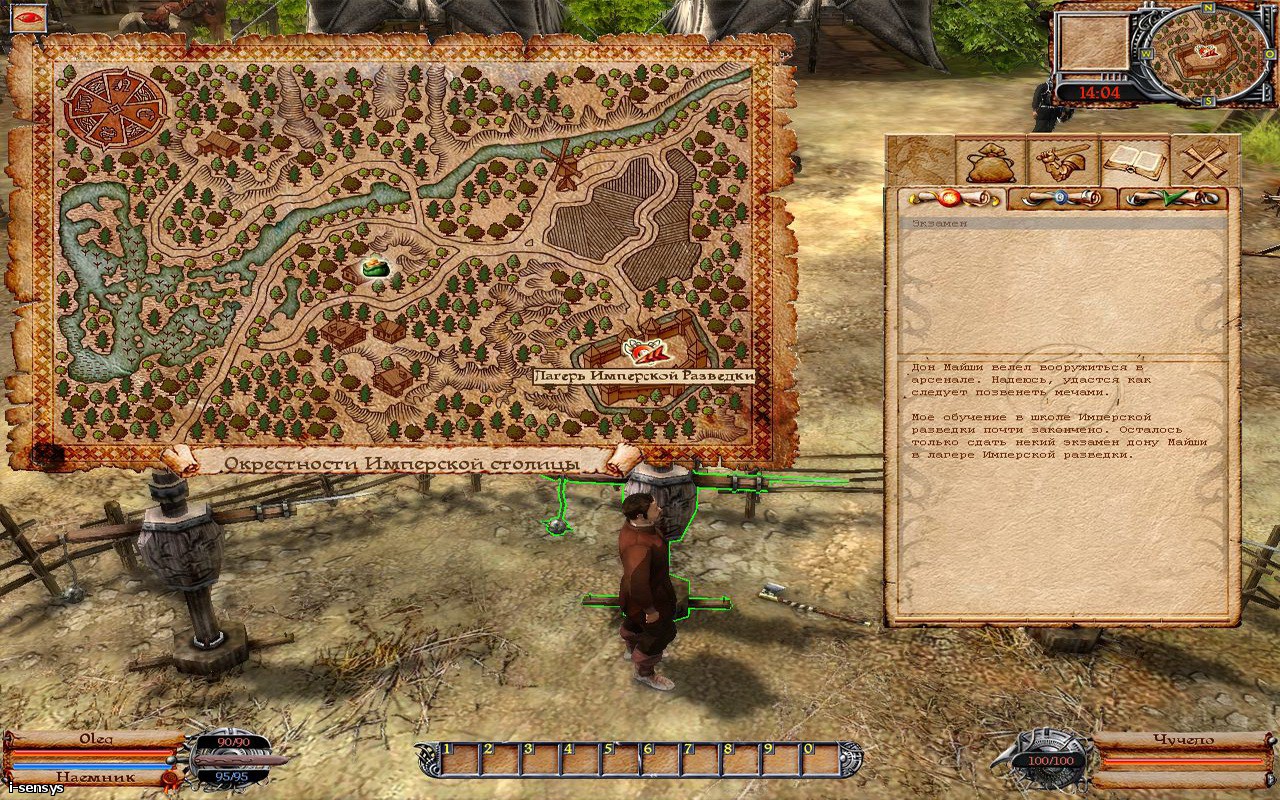Show active quests with the red orb scroll
The height and width of the screenshot is (800, 1280).
pyautogui.click(x=949, y=198)
